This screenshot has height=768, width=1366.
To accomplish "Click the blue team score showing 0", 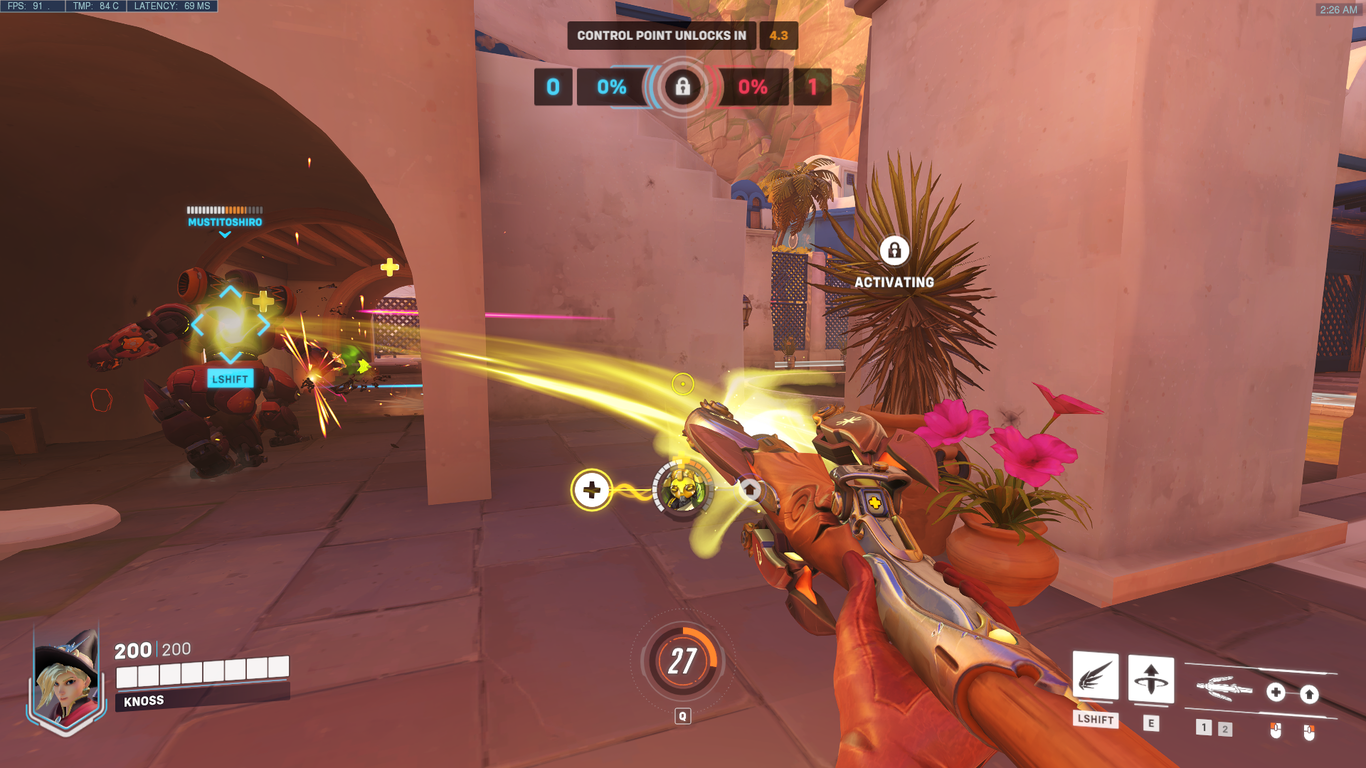I will click(552, 87).
